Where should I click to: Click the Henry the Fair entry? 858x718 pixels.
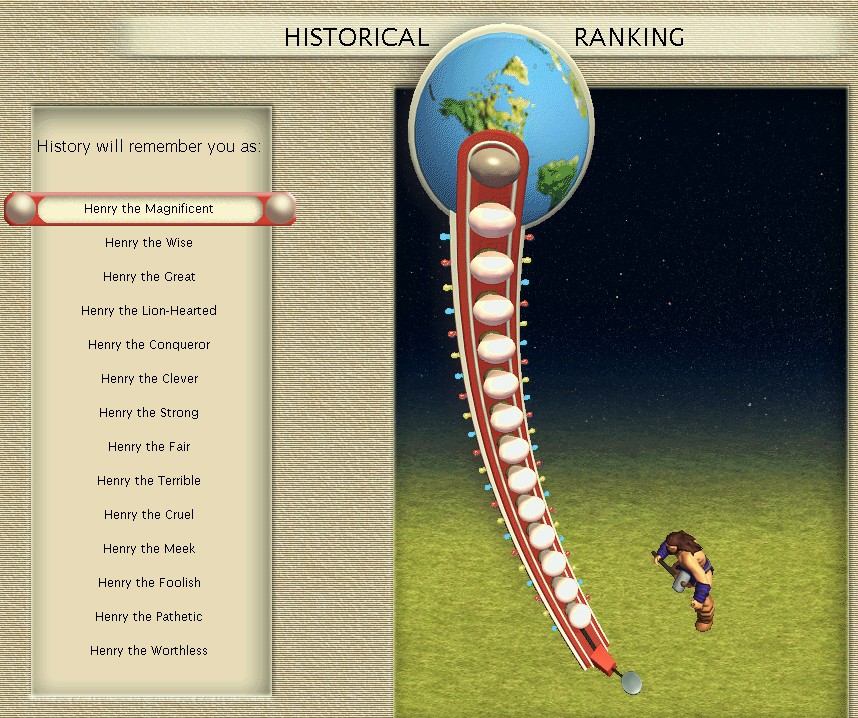click(x=149, y=447)
